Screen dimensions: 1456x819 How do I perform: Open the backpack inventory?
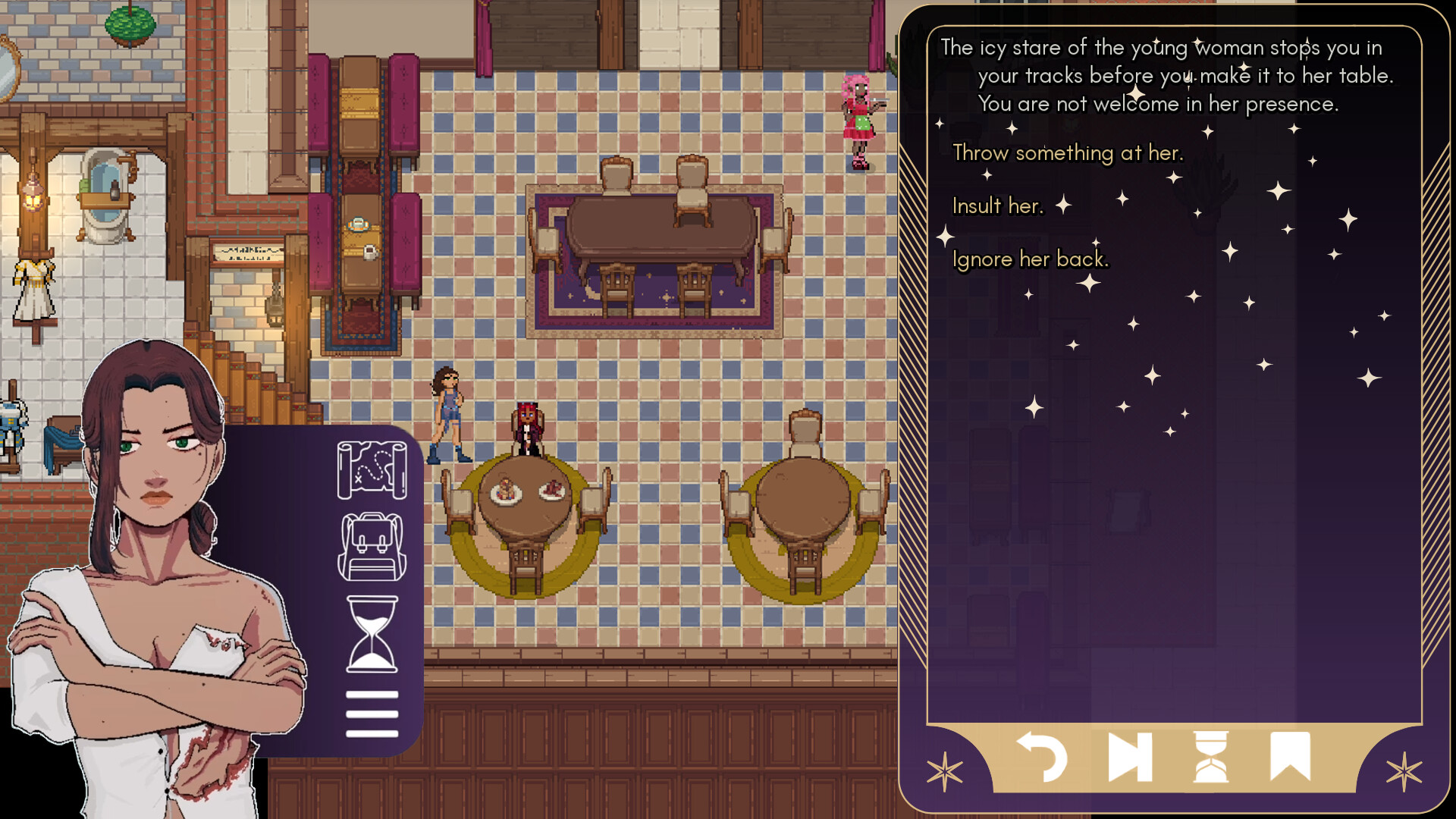(x=372, y=548)
